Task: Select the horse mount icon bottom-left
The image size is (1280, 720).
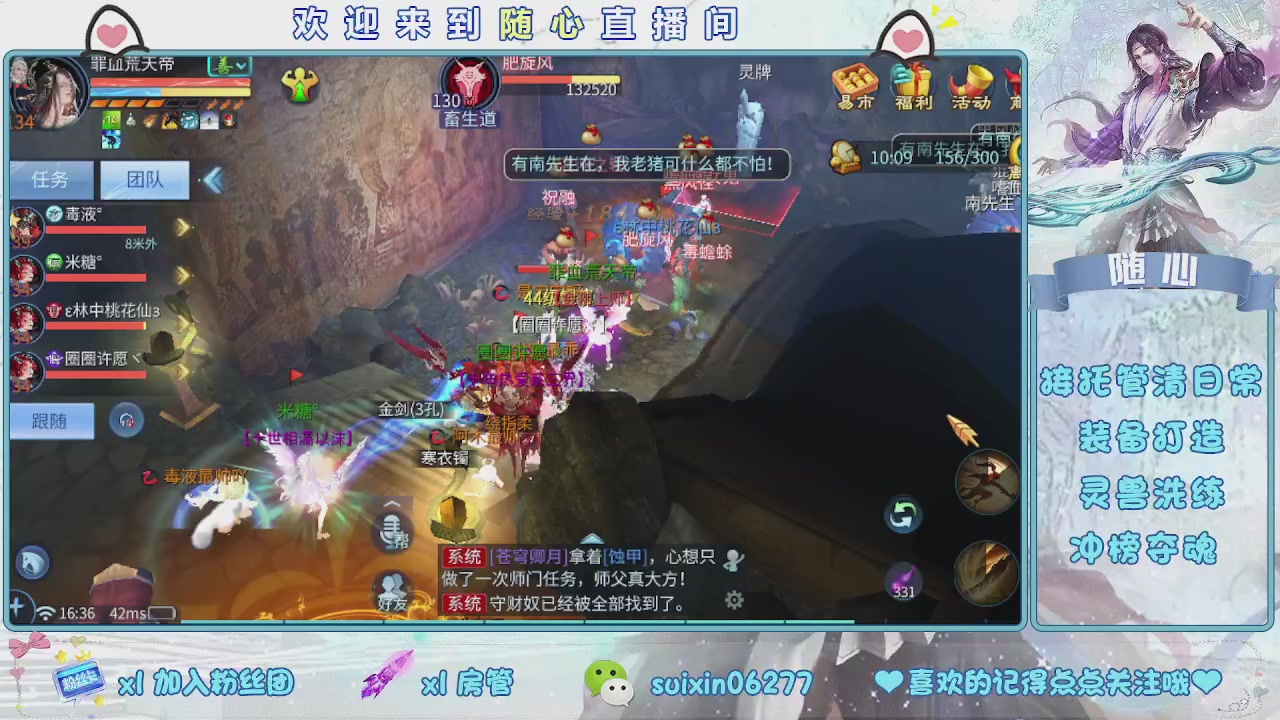Action: [x=31, y=562]
